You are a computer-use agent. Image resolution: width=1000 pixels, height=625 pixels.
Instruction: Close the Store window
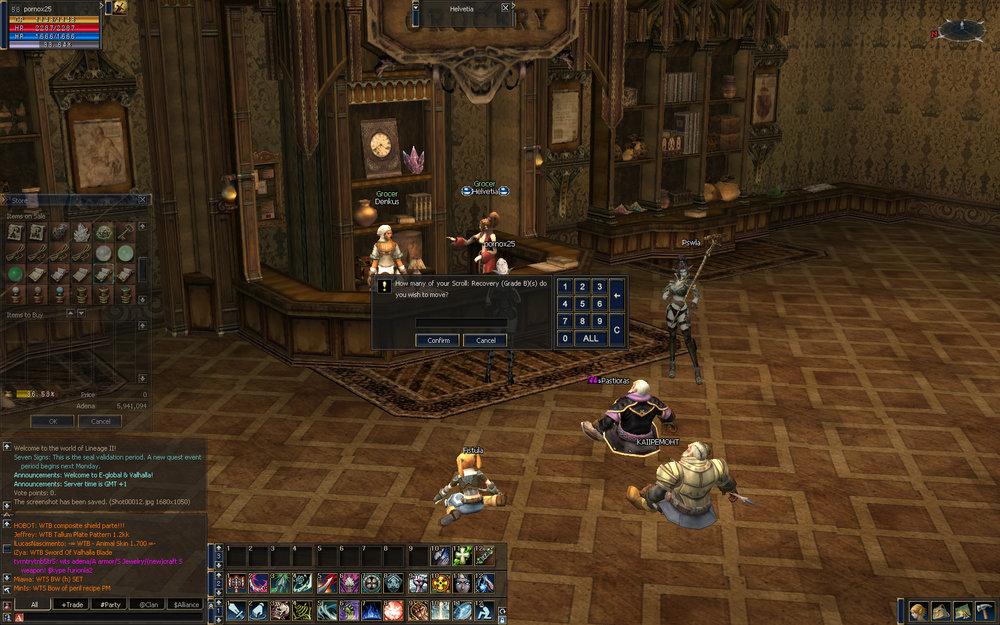coord(144,200)
